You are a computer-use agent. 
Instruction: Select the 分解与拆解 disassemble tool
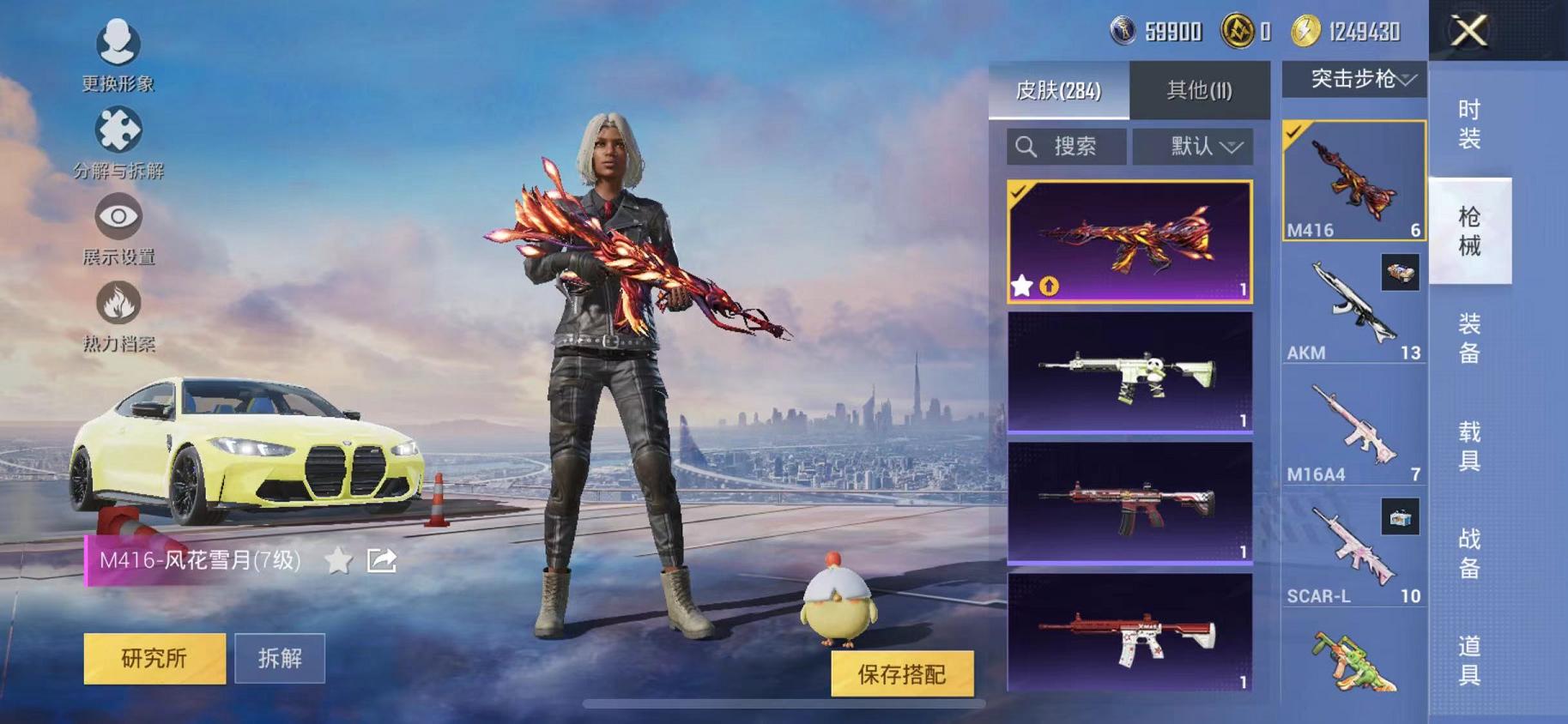(x=120, y=129)
